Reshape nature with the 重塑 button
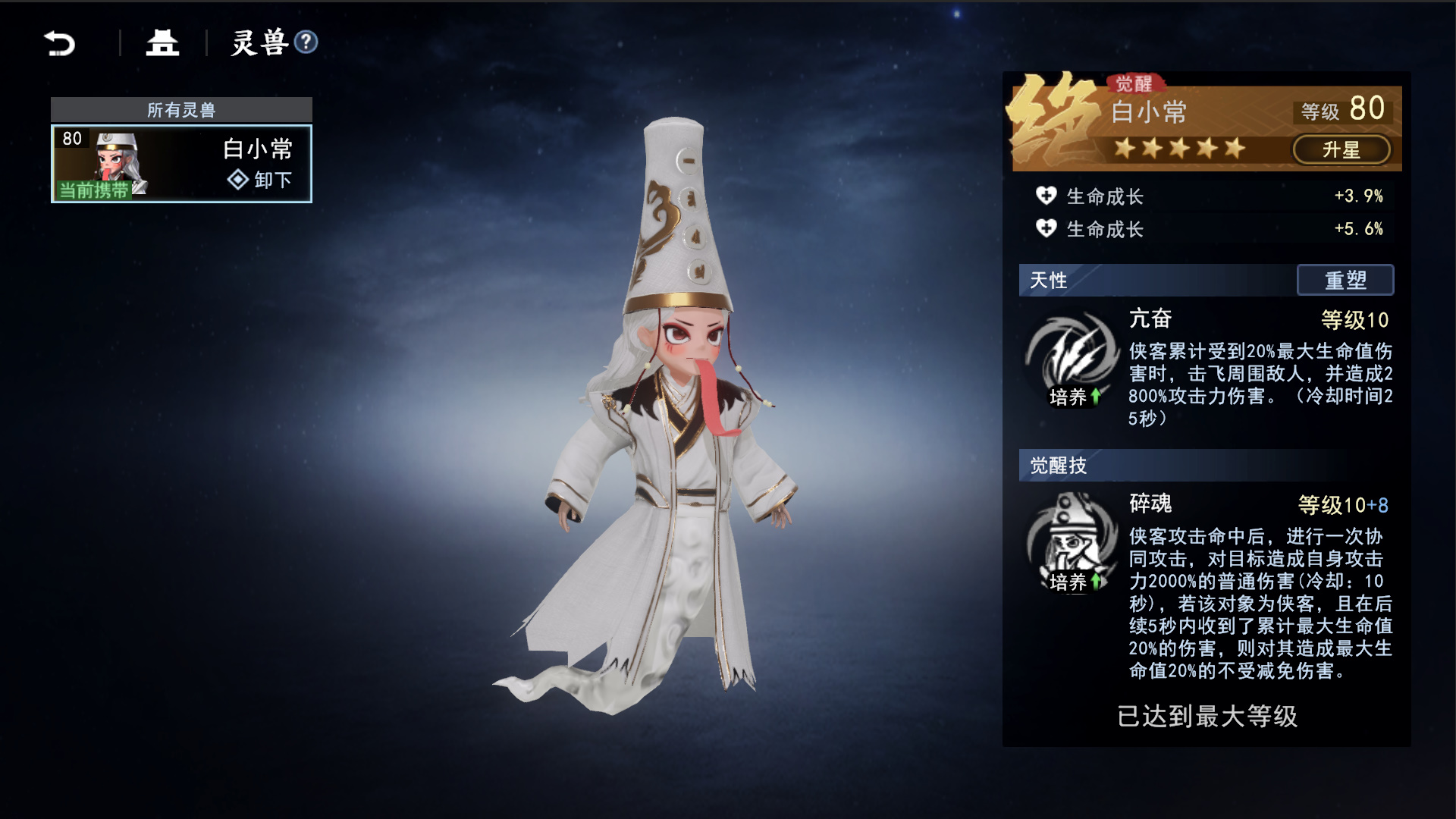1456x819 pixels. pos(1345,280)
